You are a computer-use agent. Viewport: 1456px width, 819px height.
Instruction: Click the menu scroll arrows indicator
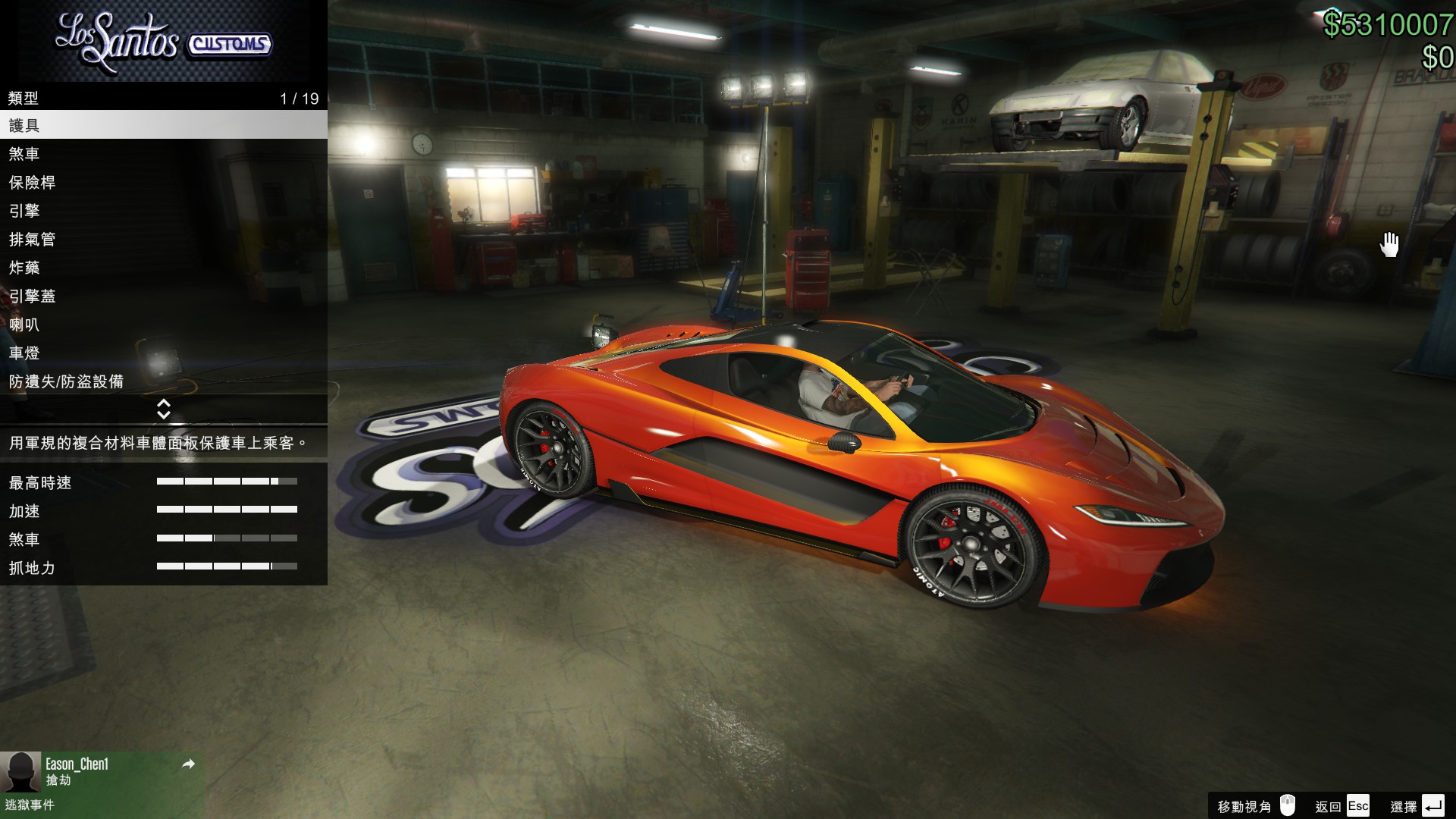[x=163, y=409]
